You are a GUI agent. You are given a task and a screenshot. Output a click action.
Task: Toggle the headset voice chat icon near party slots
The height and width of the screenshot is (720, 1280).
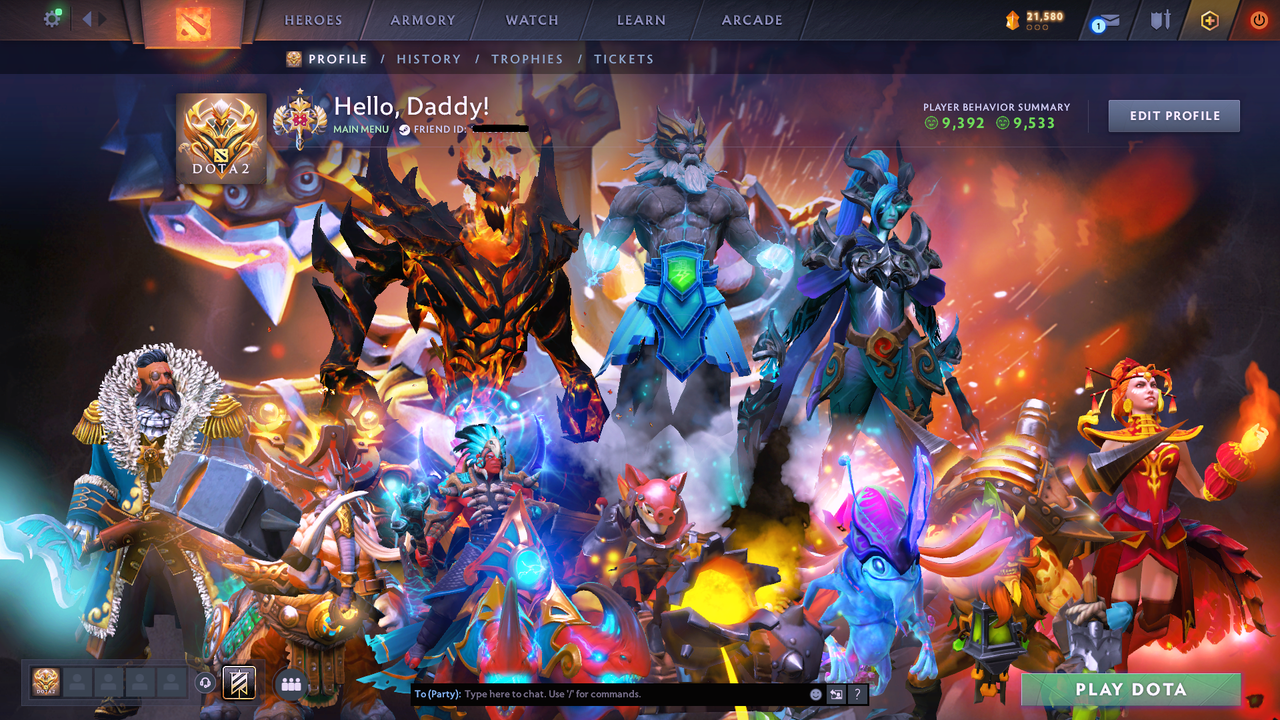coord(206,682)
